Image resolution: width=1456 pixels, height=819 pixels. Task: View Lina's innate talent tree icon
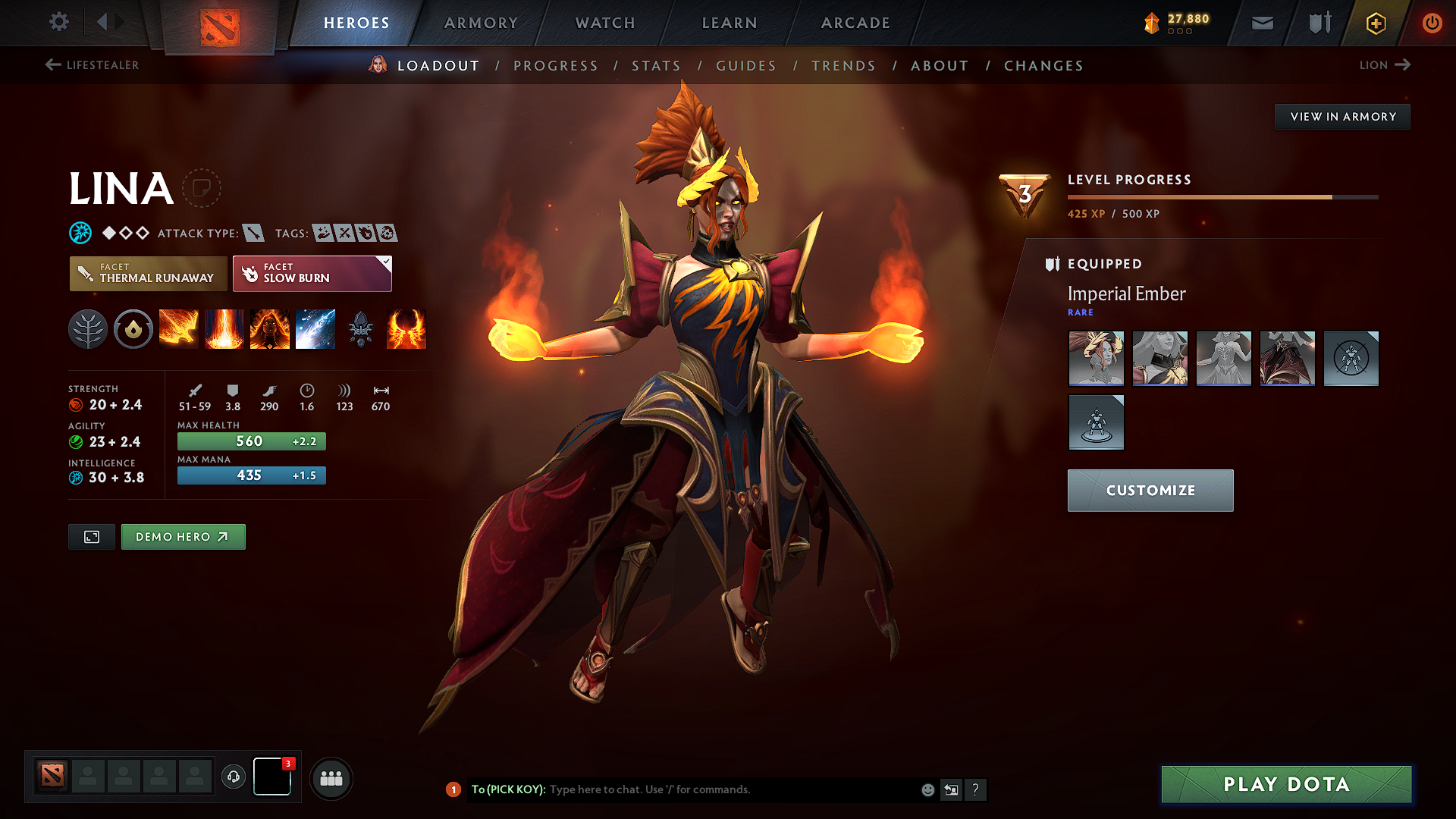point(88,329)
